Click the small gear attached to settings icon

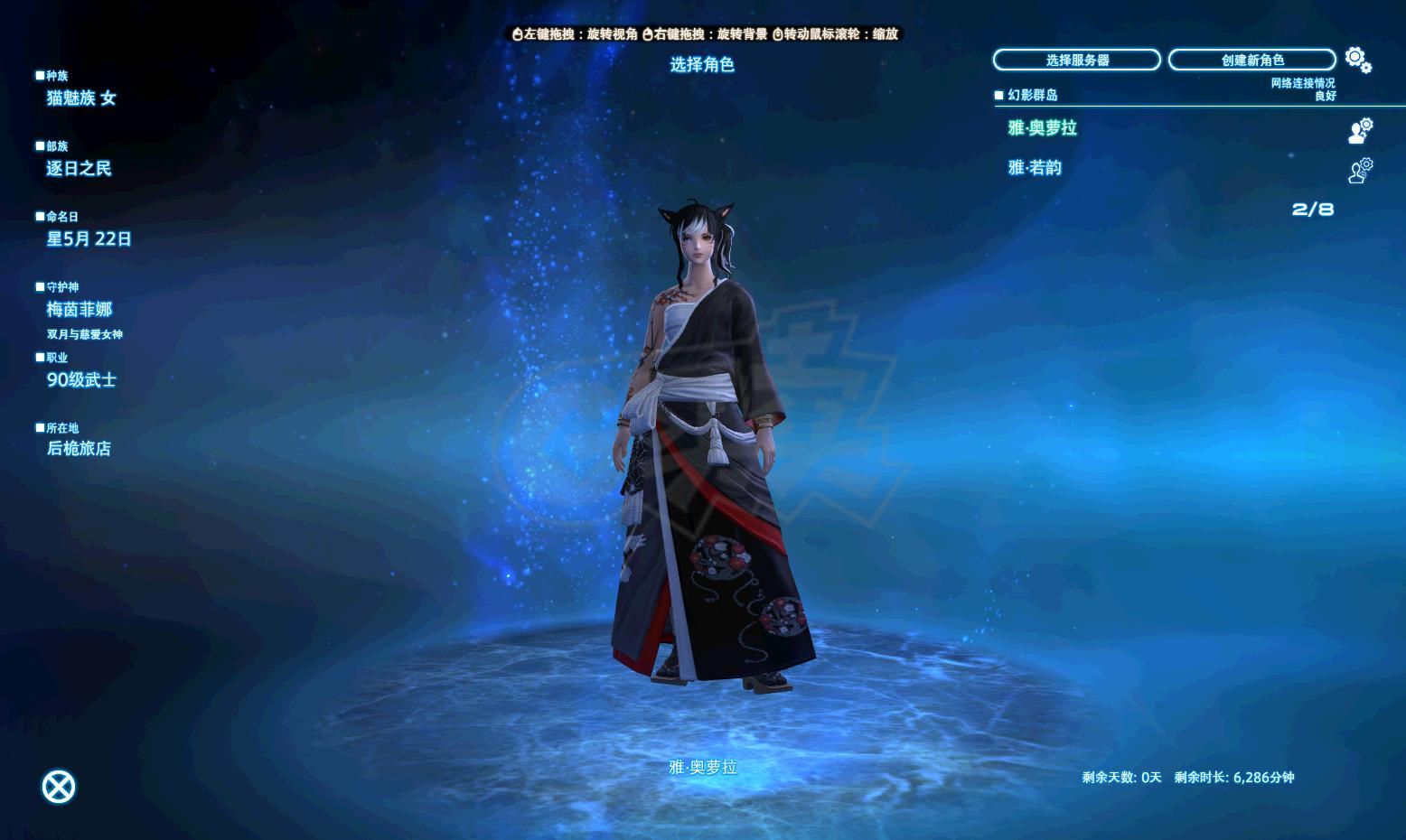[1366, 68]
